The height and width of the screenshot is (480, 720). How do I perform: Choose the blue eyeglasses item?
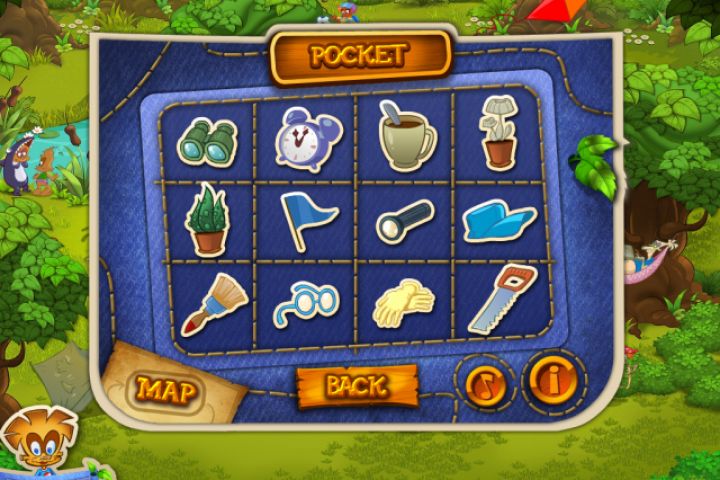pos(307,301)
